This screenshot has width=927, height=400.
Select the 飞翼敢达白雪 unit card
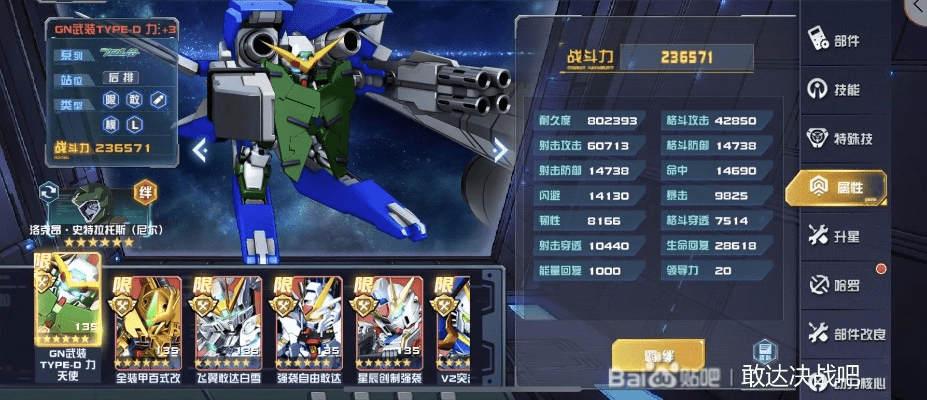(x=226, y=318)
